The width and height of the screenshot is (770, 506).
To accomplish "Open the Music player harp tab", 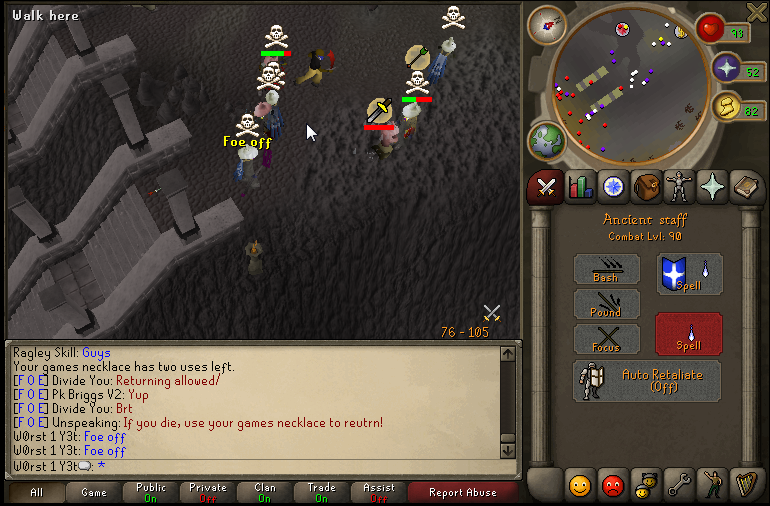I will click(746, 486).
